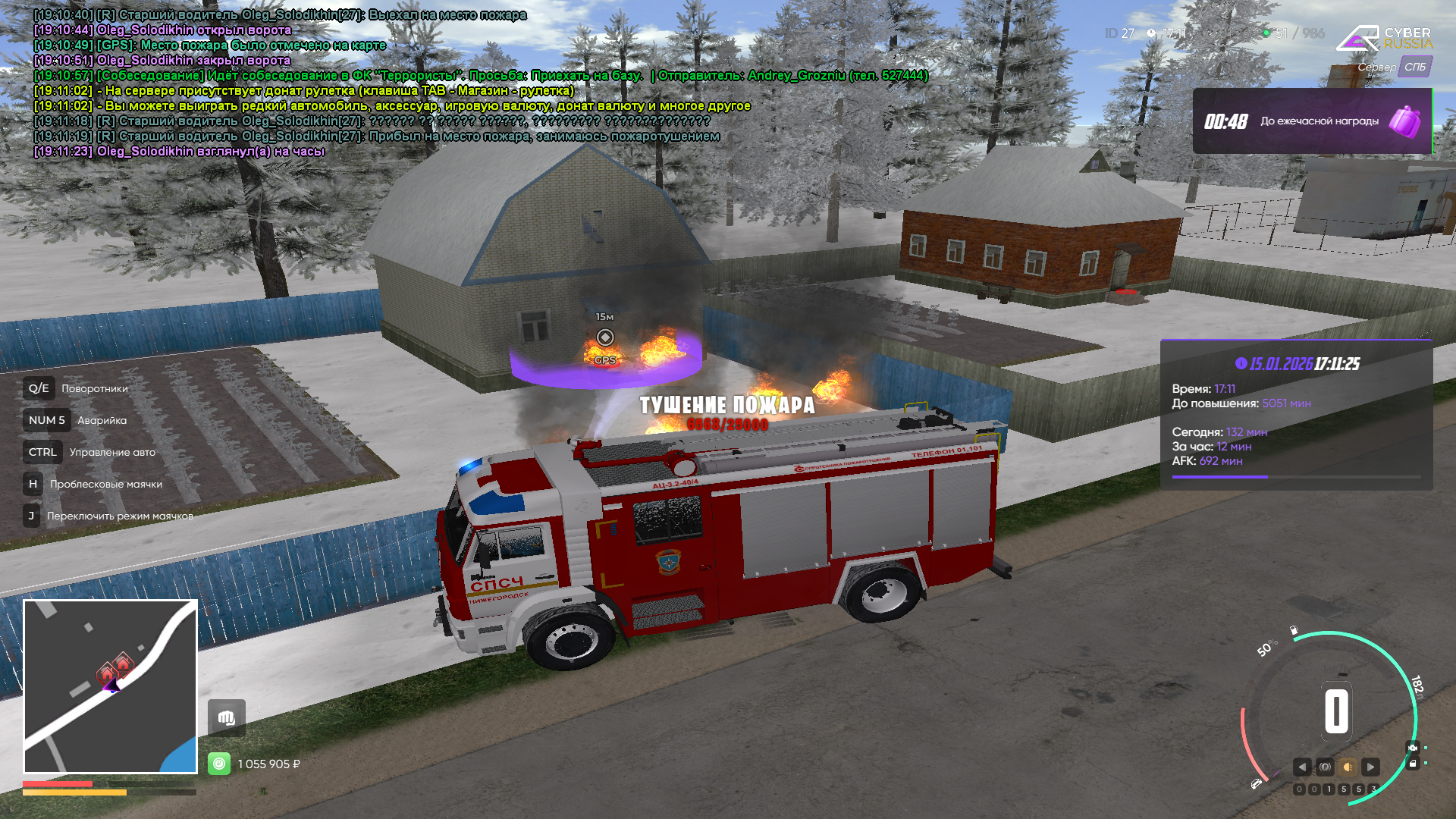The image size is (1456, 819).
Task: Toggle the right turn signal arrow
Action: click(x=1370, y=767)
